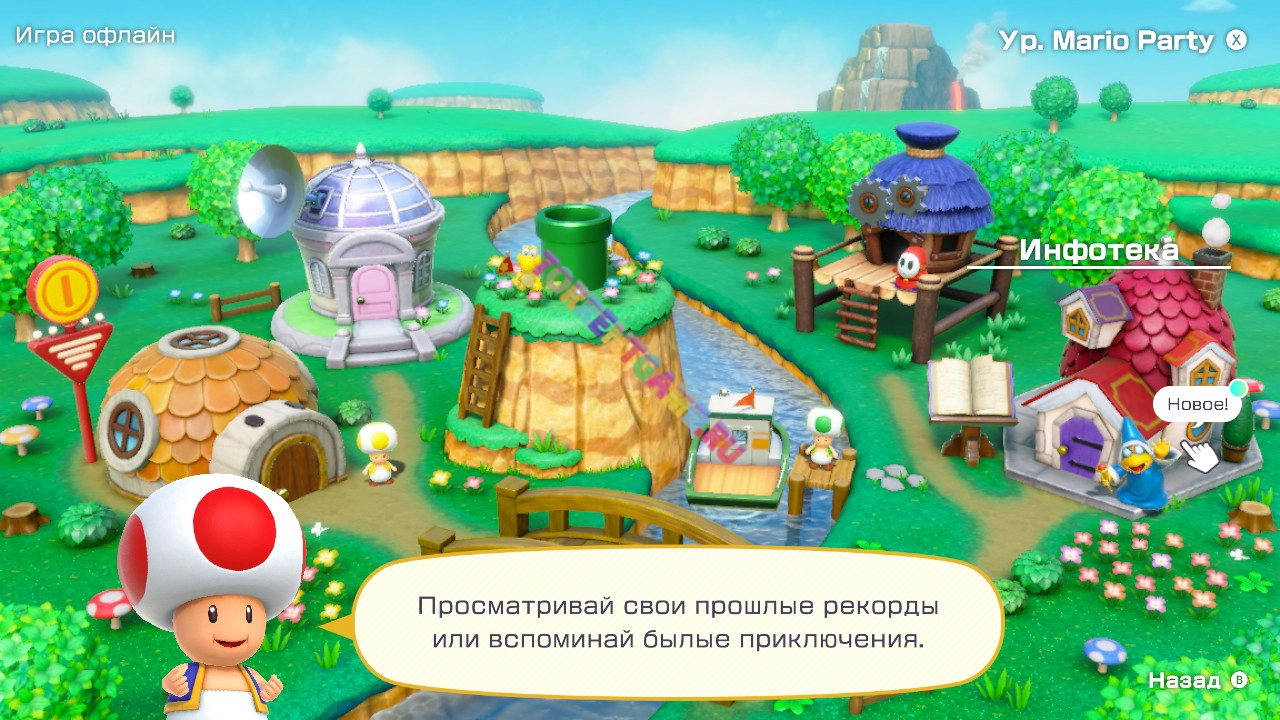Click the Игра офлайн status label
This screenshot has height=720, width=1280.
[x=93, y=36]
